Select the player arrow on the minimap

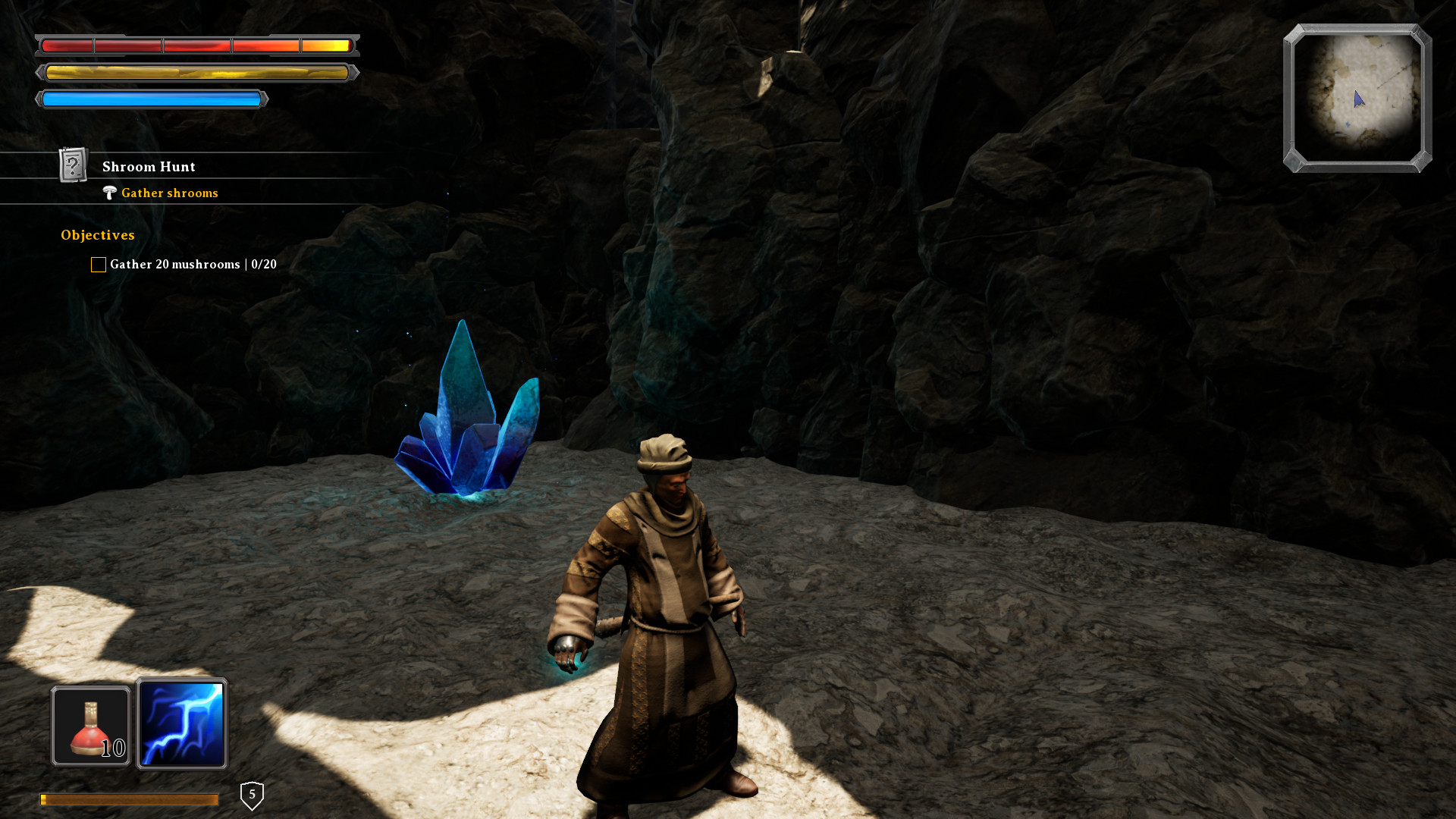coord(1359,98)
